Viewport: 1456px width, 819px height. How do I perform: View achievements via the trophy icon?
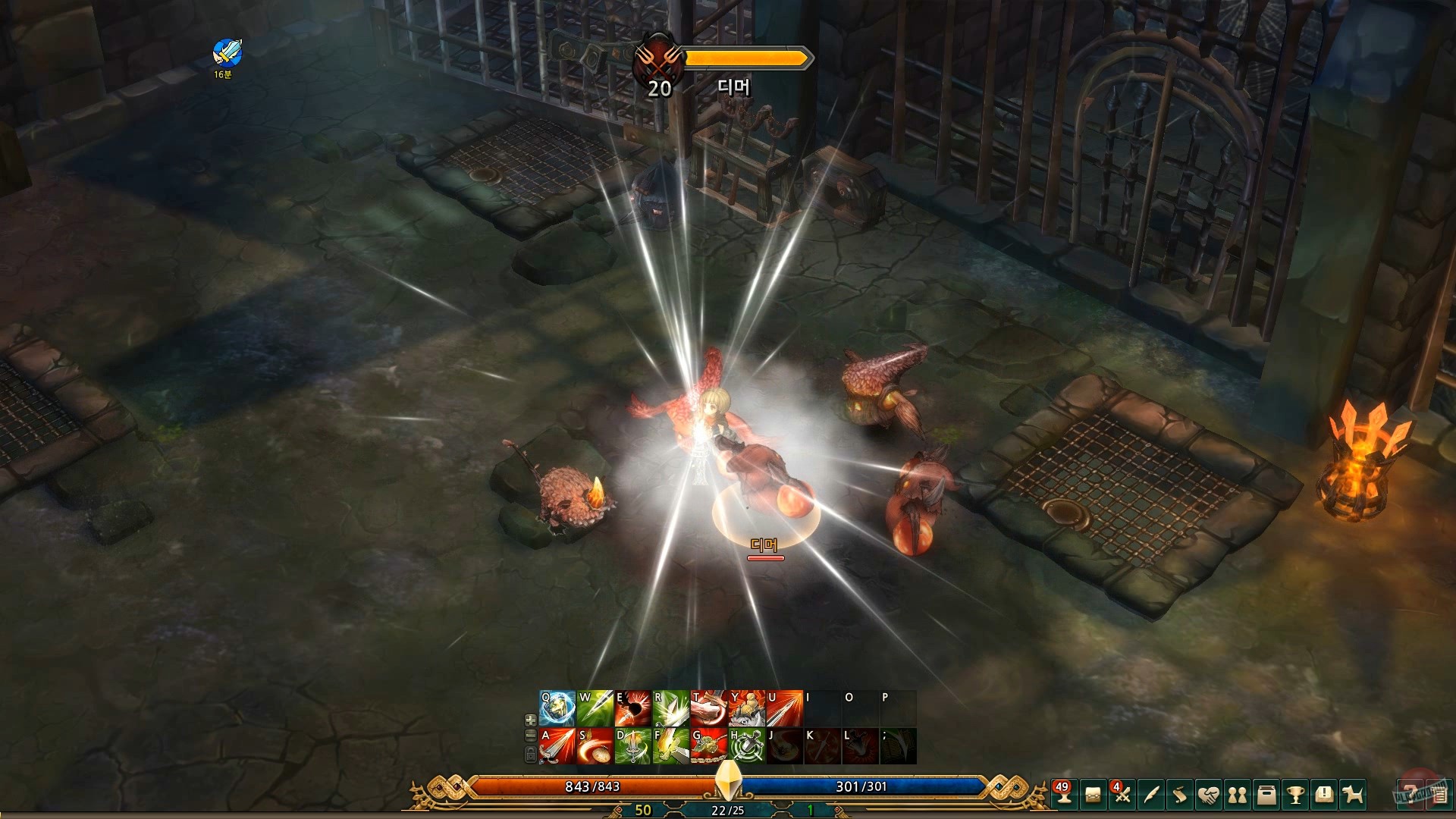tap(1295, 795)
